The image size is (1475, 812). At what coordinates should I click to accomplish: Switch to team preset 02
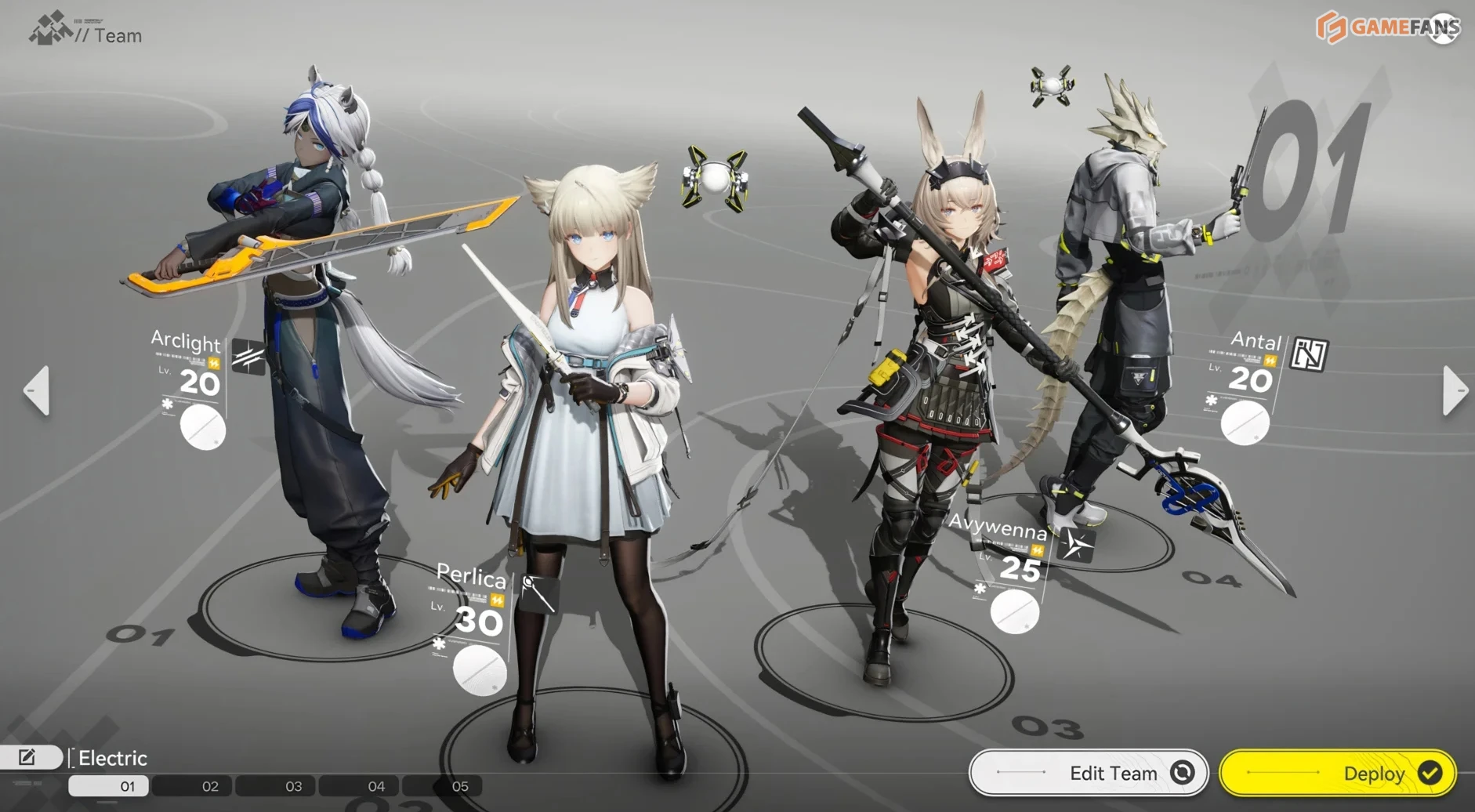click(210, 786)
